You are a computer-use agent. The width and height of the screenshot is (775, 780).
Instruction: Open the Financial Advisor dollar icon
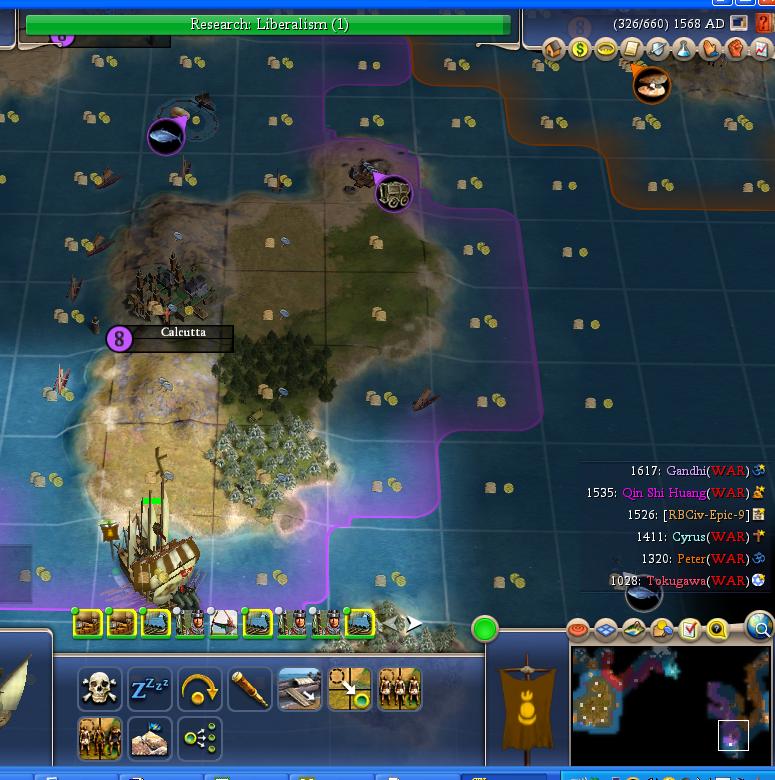click(x=580, y=49)
